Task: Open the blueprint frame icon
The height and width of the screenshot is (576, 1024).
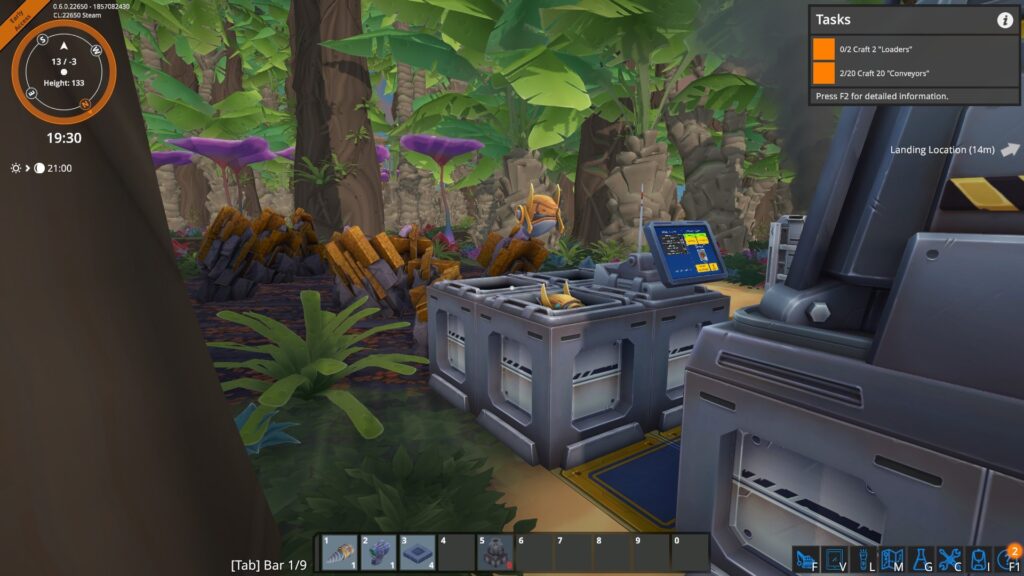Action: [x=835, y=559]
